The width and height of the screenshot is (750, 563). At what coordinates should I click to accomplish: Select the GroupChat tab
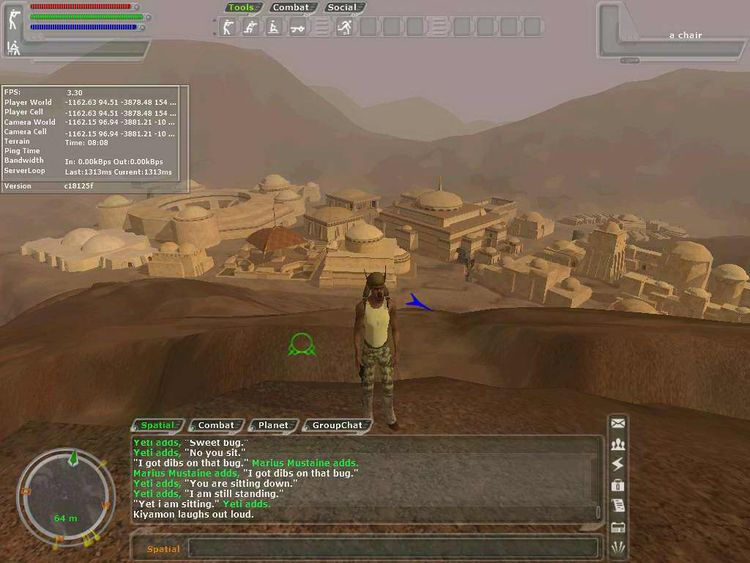(334, 425)
